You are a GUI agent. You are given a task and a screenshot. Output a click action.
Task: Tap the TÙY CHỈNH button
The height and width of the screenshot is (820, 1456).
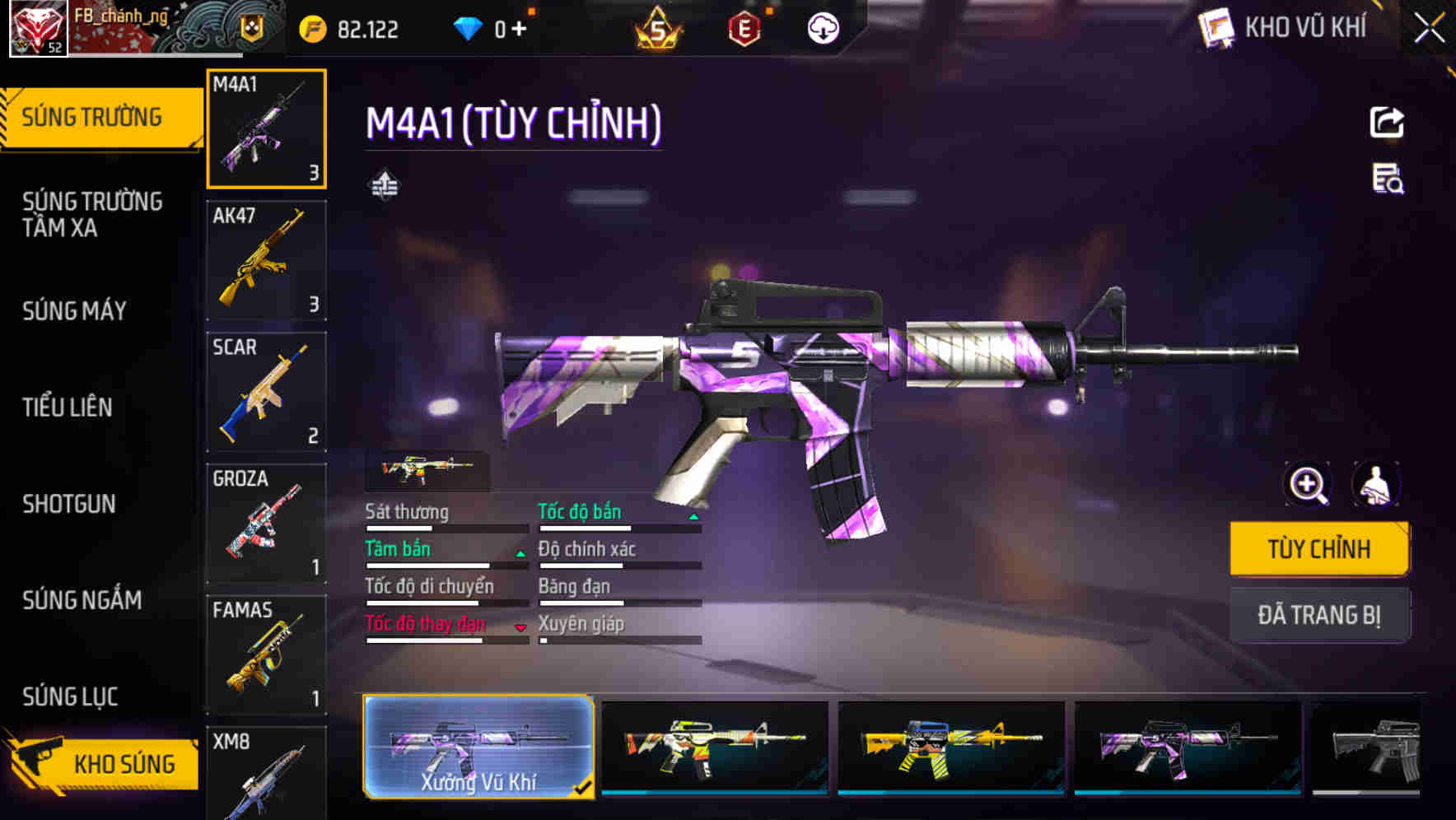coord(1318,548)
